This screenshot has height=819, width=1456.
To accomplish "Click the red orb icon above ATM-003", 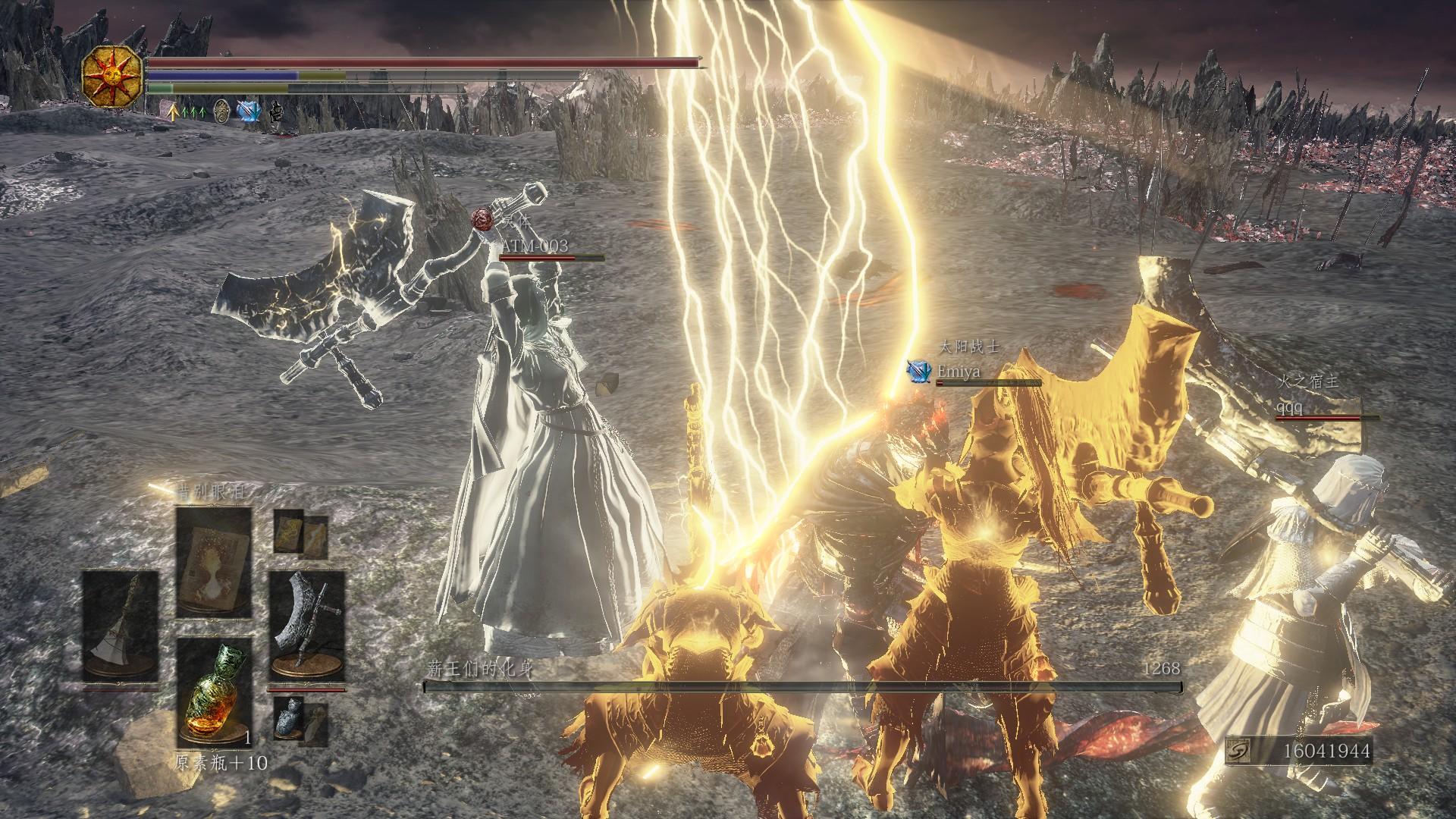I will 481,219.
